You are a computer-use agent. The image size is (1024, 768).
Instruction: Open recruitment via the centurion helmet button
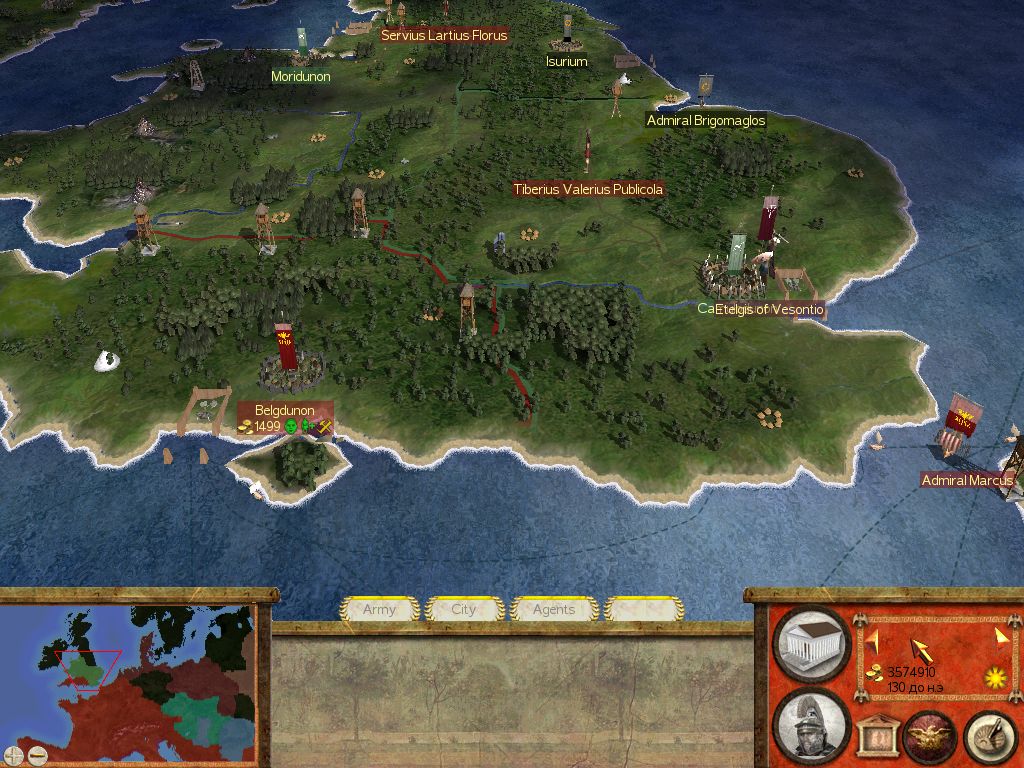click(812, 725)
